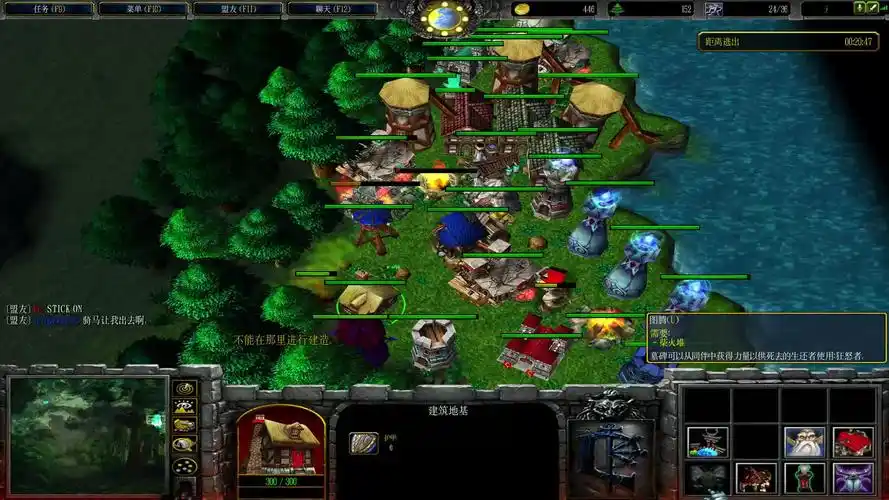
Task: Click the formation movement toggle button
Action: point(184,466)
